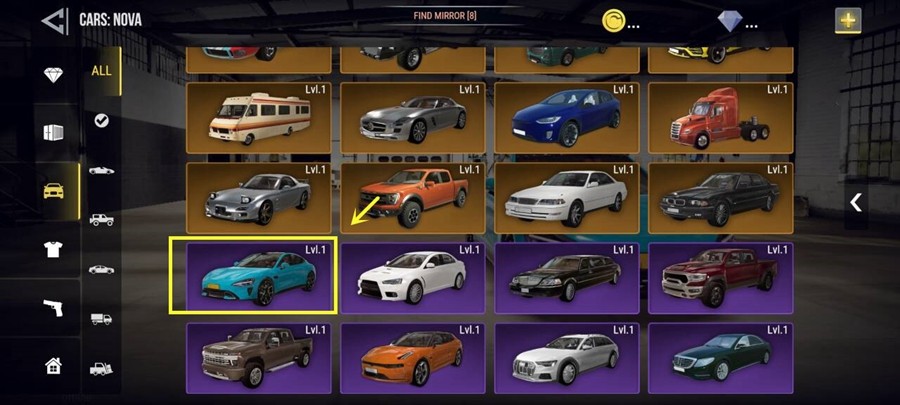Viewport: 900px width, 405px height.
Task: Filter by owned cars checkmark
Action: (101, 120)
